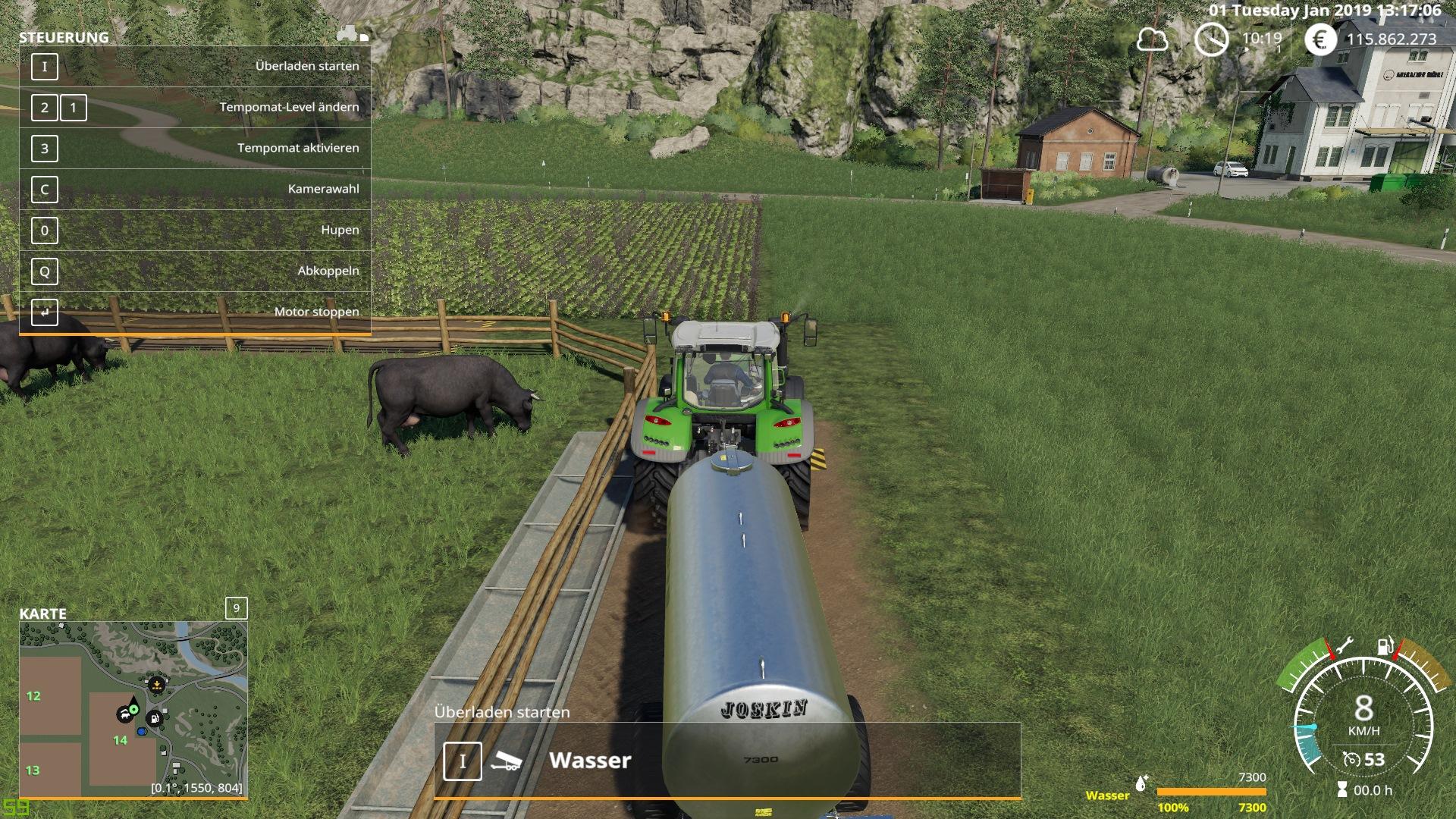Click the Motor stoppen control row
Image resolution: width=1456 pixels, height=819 pixels.
point(195,312)
